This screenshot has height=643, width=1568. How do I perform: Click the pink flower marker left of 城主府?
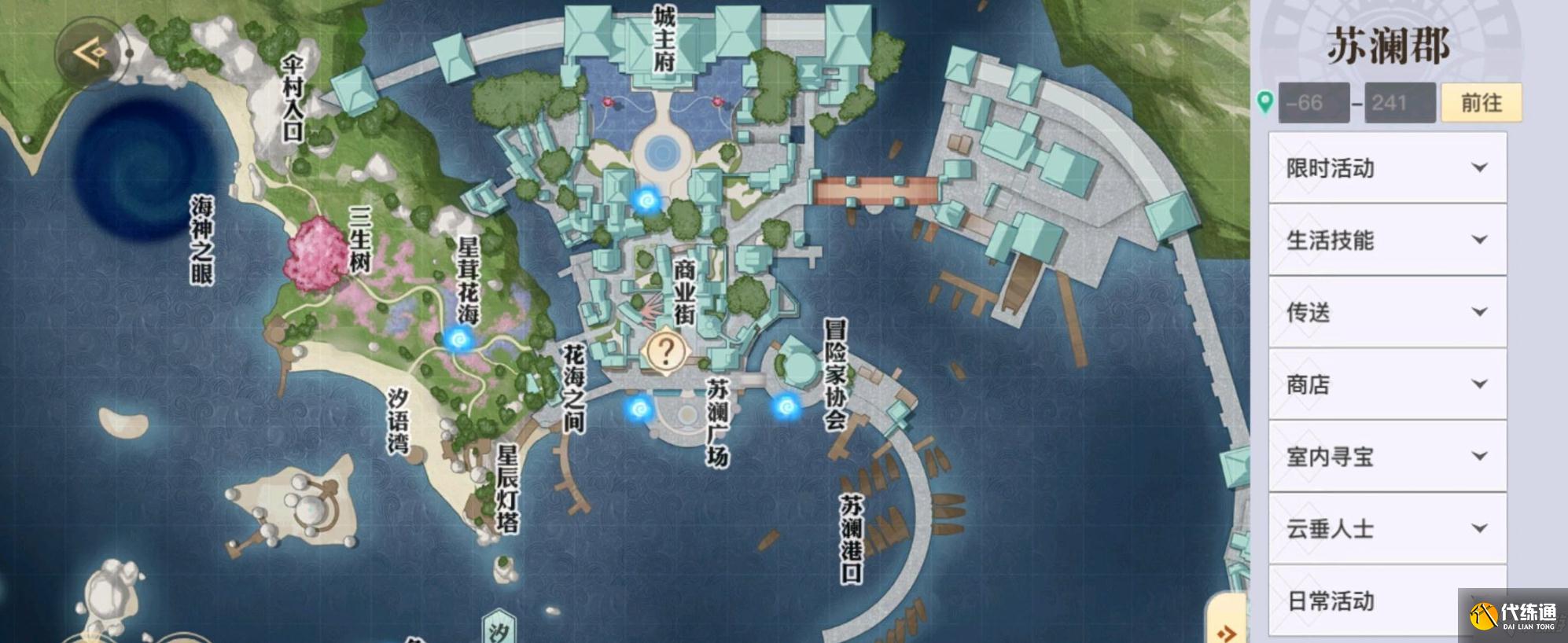pyautogui.click(x=609, y=102)
